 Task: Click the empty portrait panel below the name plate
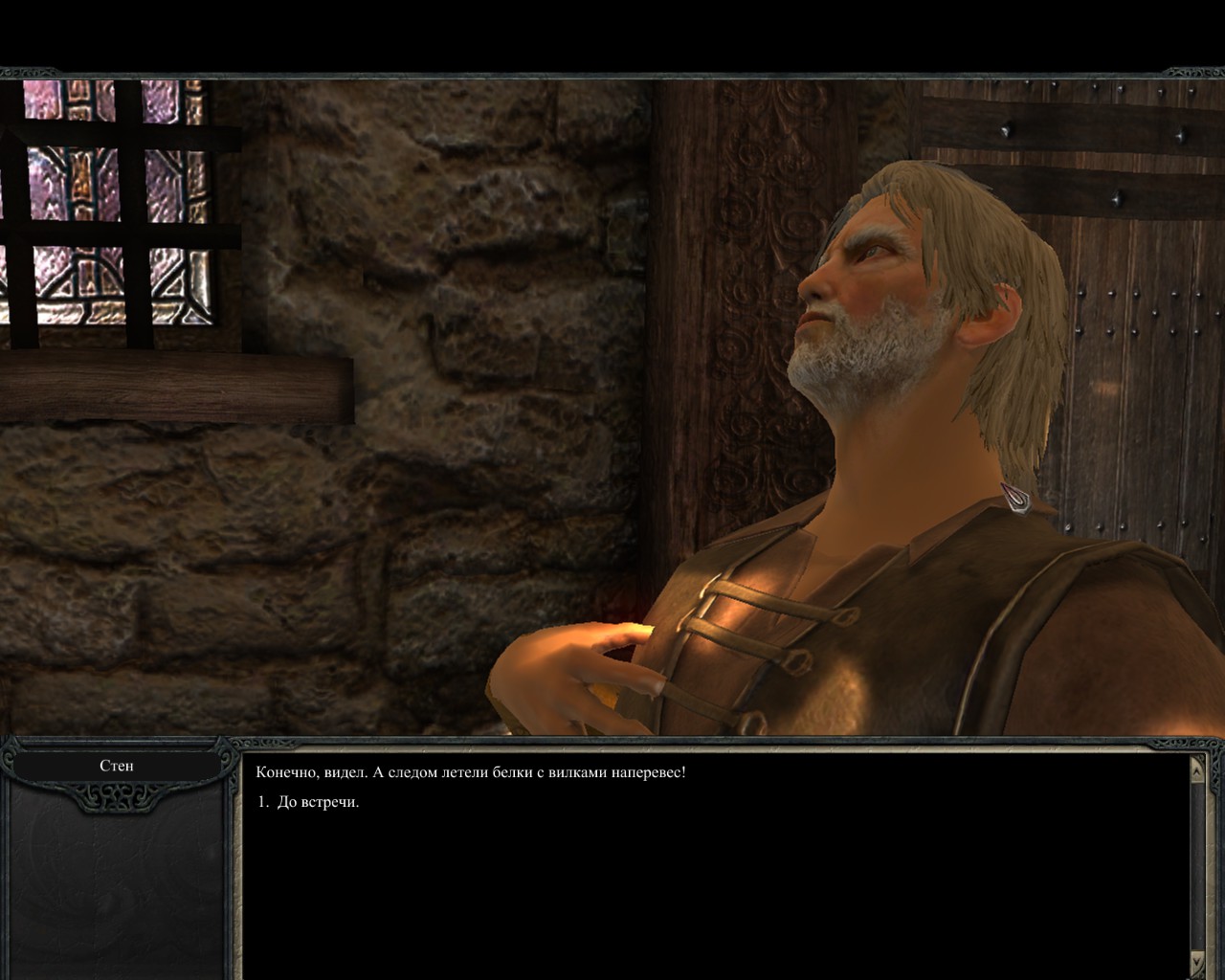[115, 890]
